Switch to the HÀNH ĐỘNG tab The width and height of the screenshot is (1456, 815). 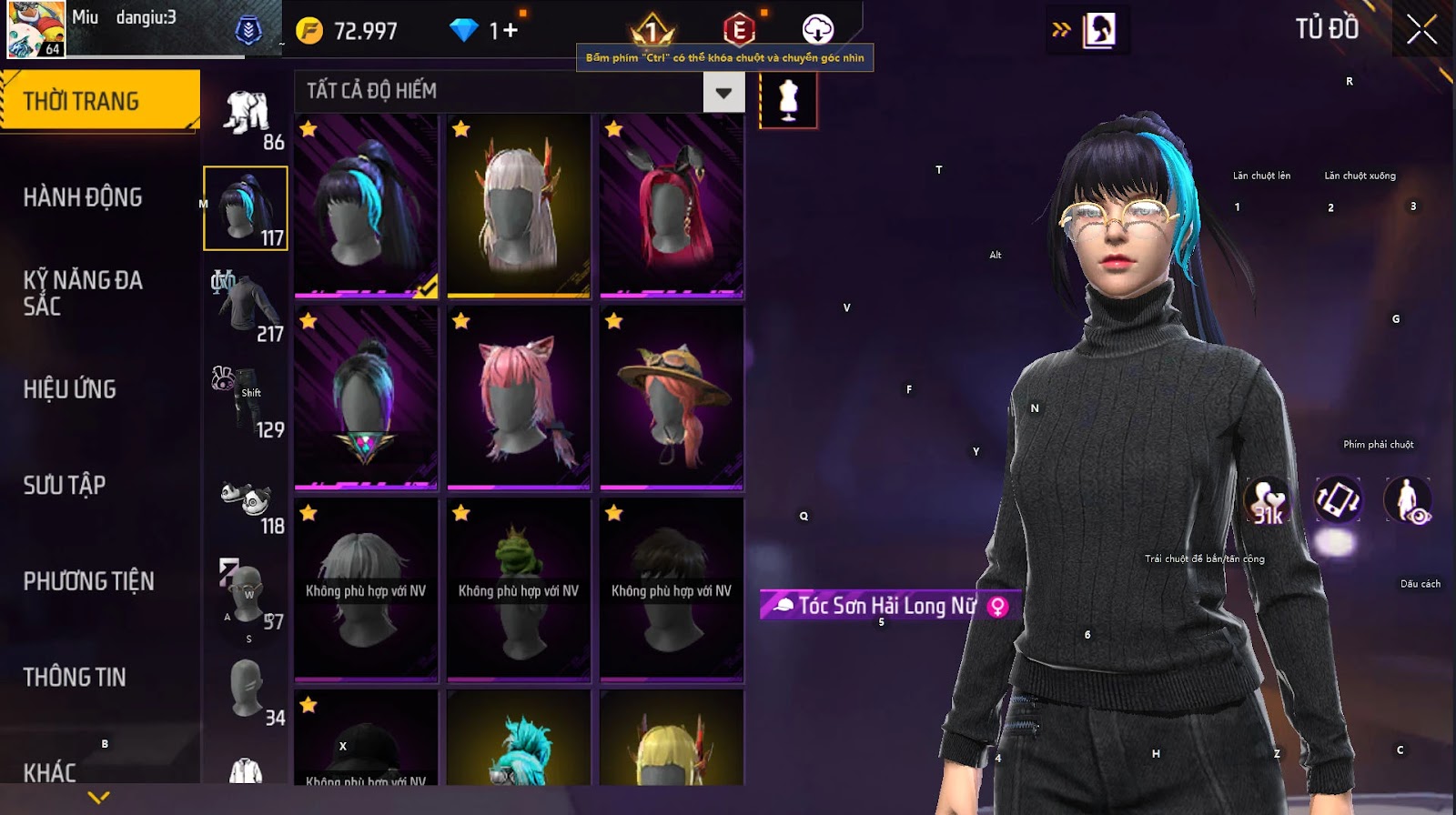click(83, 197)
